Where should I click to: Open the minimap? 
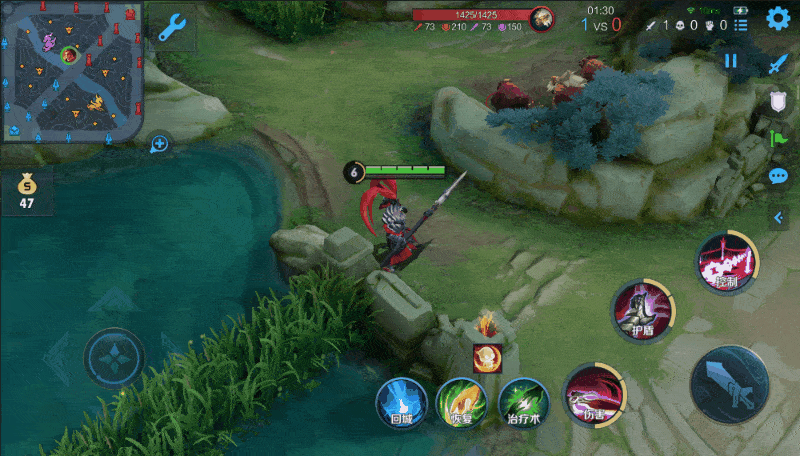[71, 71]
